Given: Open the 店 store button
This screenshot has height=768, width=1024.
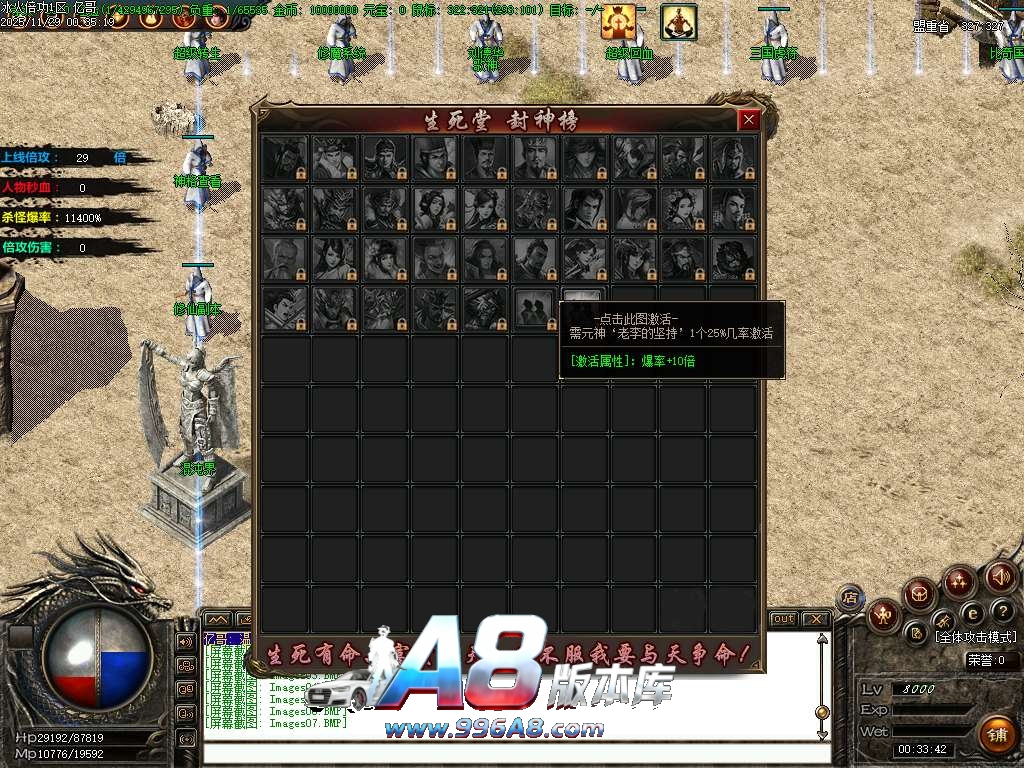Looking at the screenshot, I should (850, 599).
